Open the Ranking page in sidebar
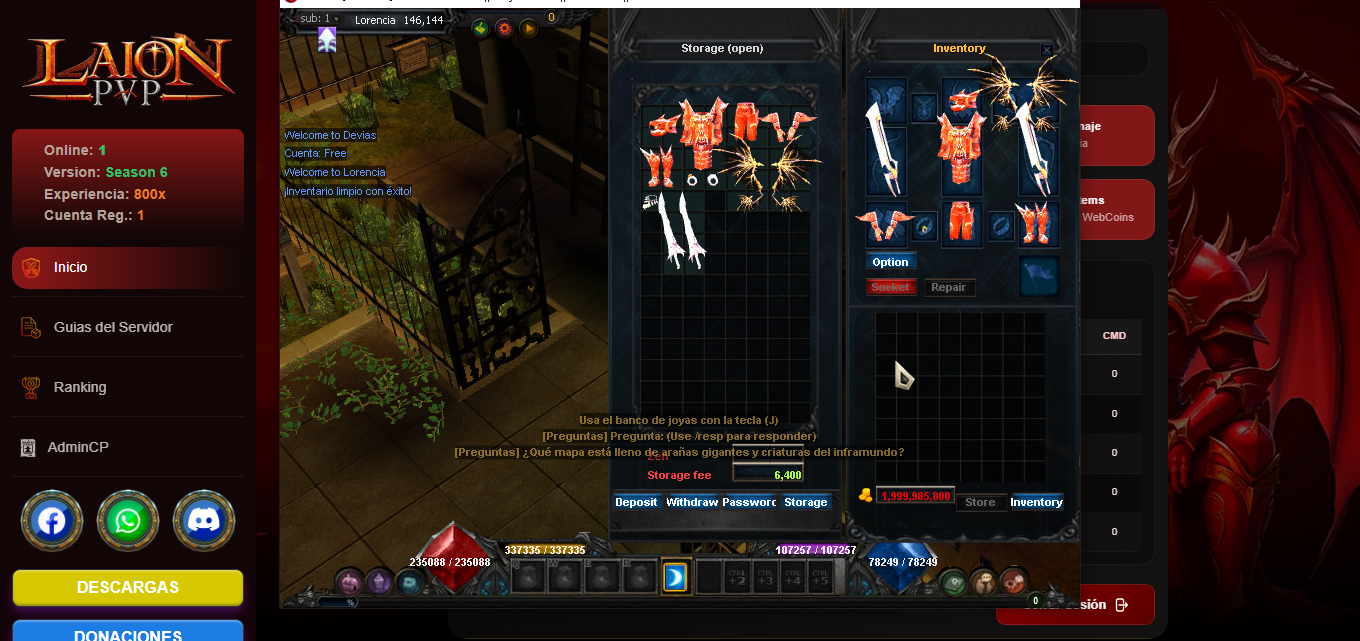Screen dimensions: 1360x641 point(80,387)
